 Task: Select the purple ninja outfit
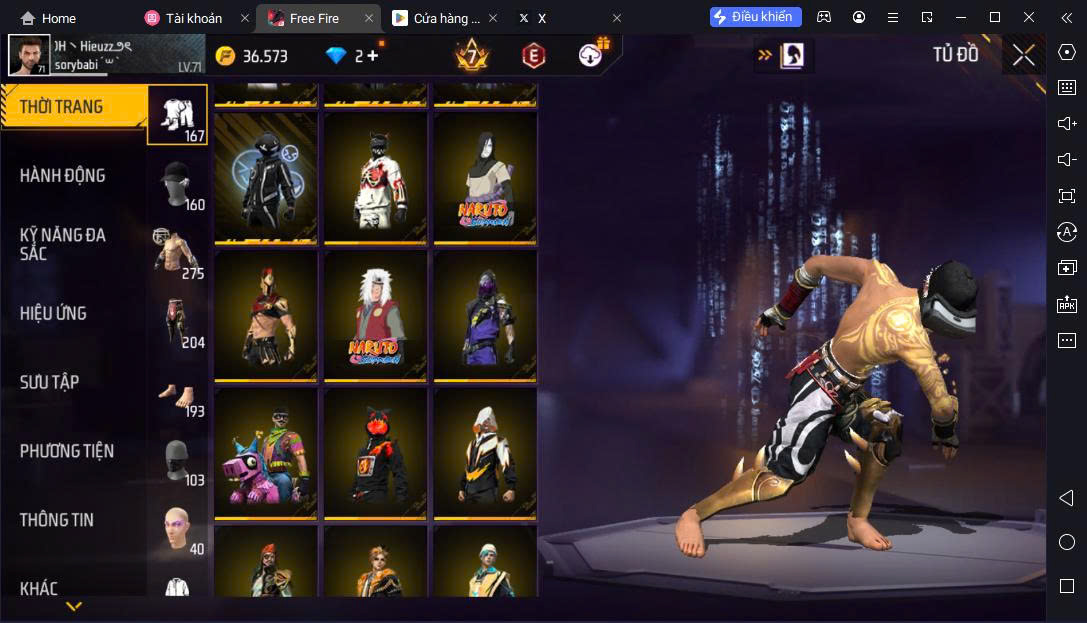click(x=484, y=314)
